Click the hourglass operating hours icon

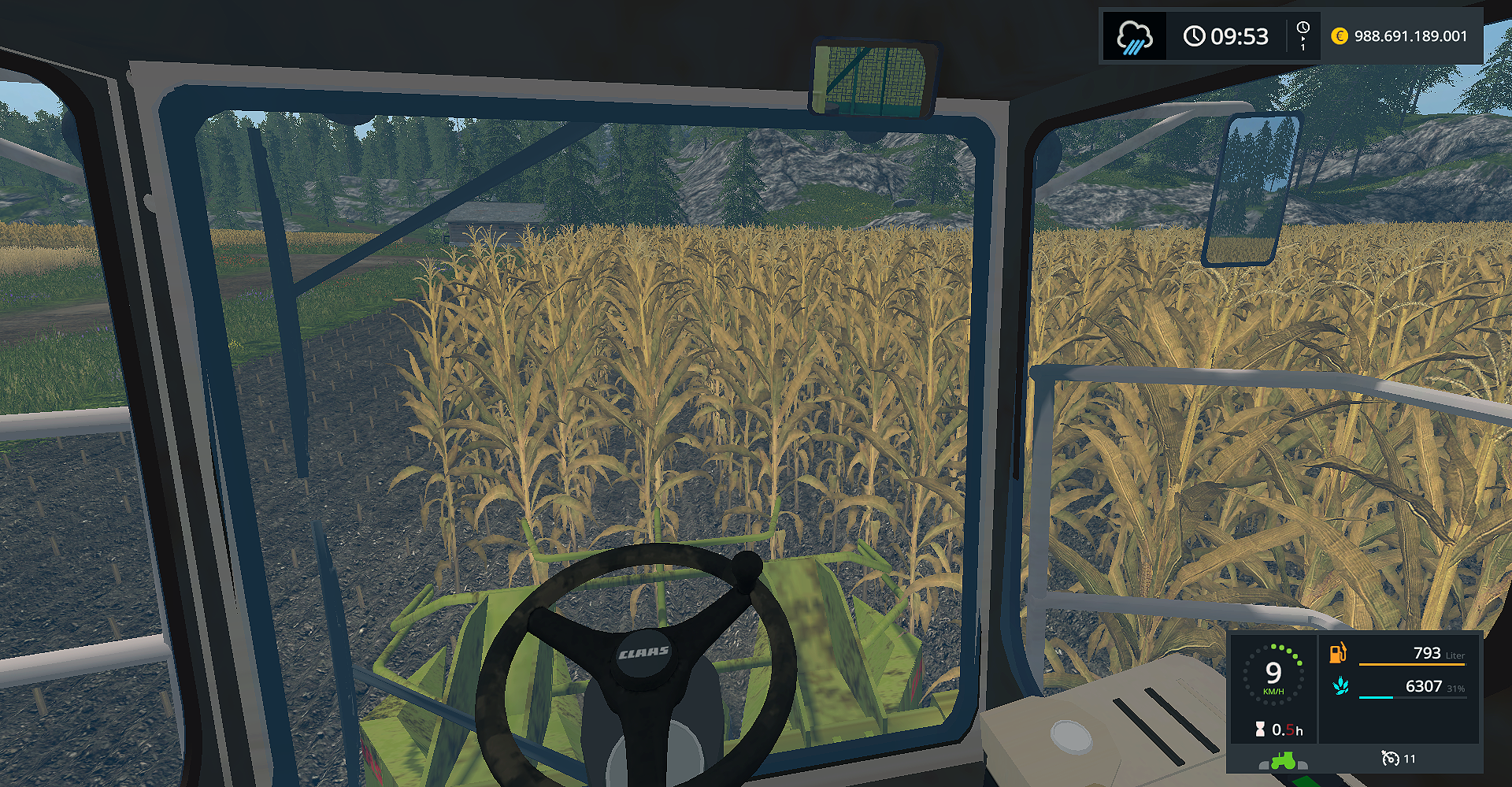pyautogui.click(x=1260, y=729)
